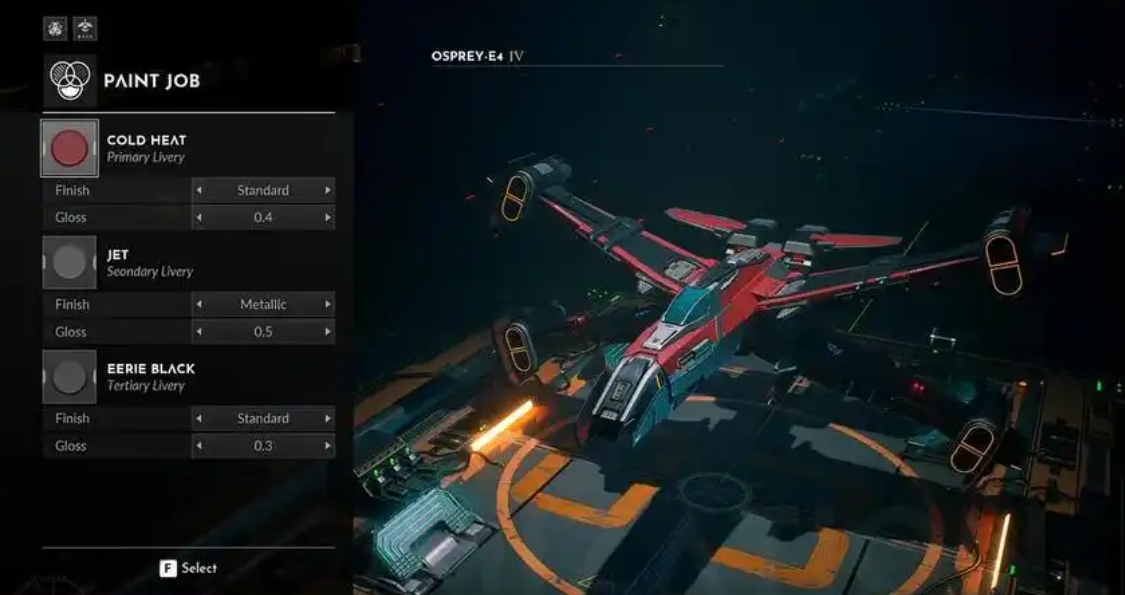Click right arrow on Eerie Black Finish
The image size is (1125, 595).
327,418
